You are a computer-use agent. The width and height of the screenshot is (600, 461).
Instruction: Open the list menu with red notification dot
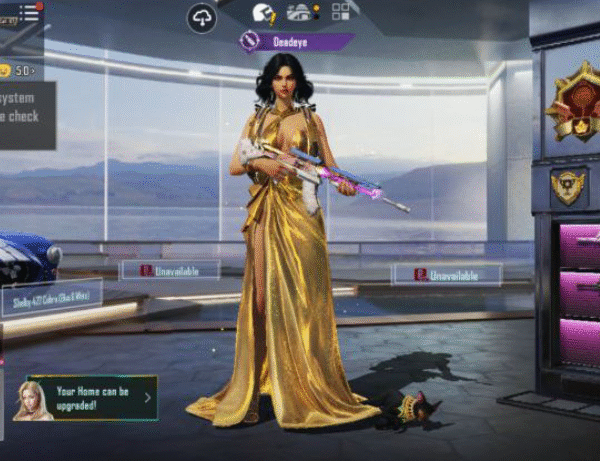click(x=30, y=13)
